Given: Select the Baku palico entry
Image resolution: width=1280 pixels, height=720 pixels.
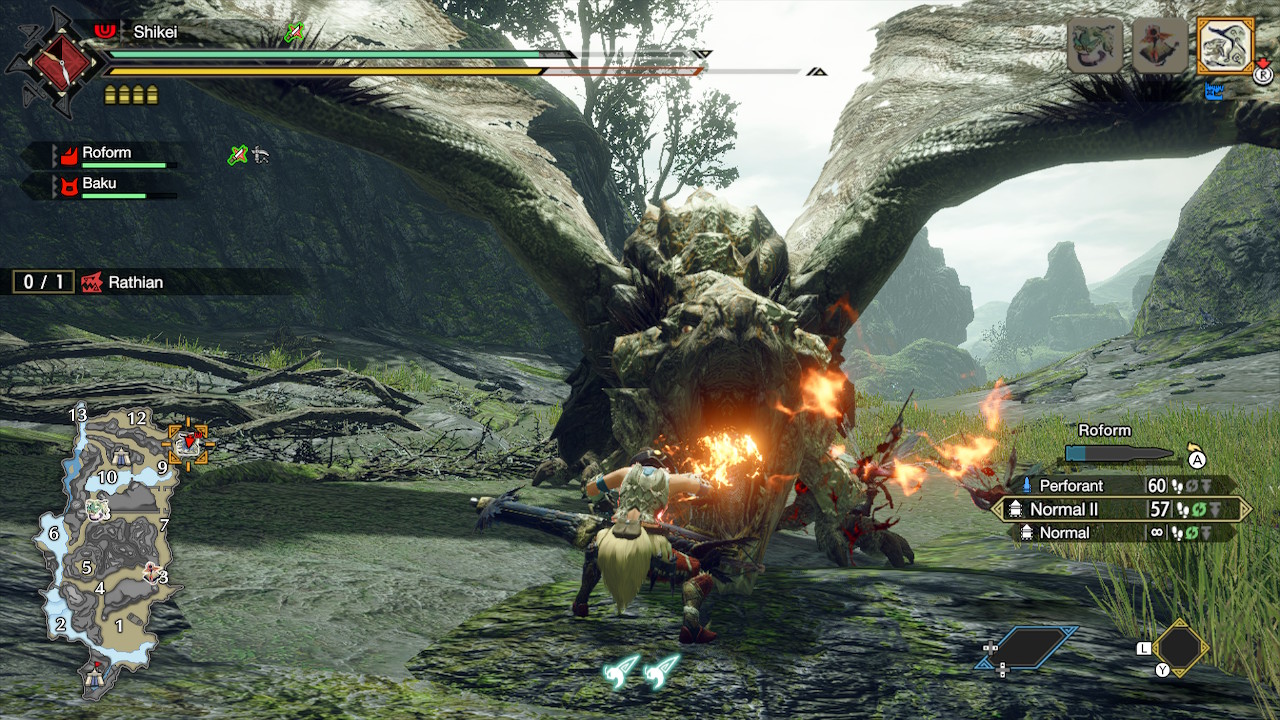Looking at the screenshot, I should (100, 185).
